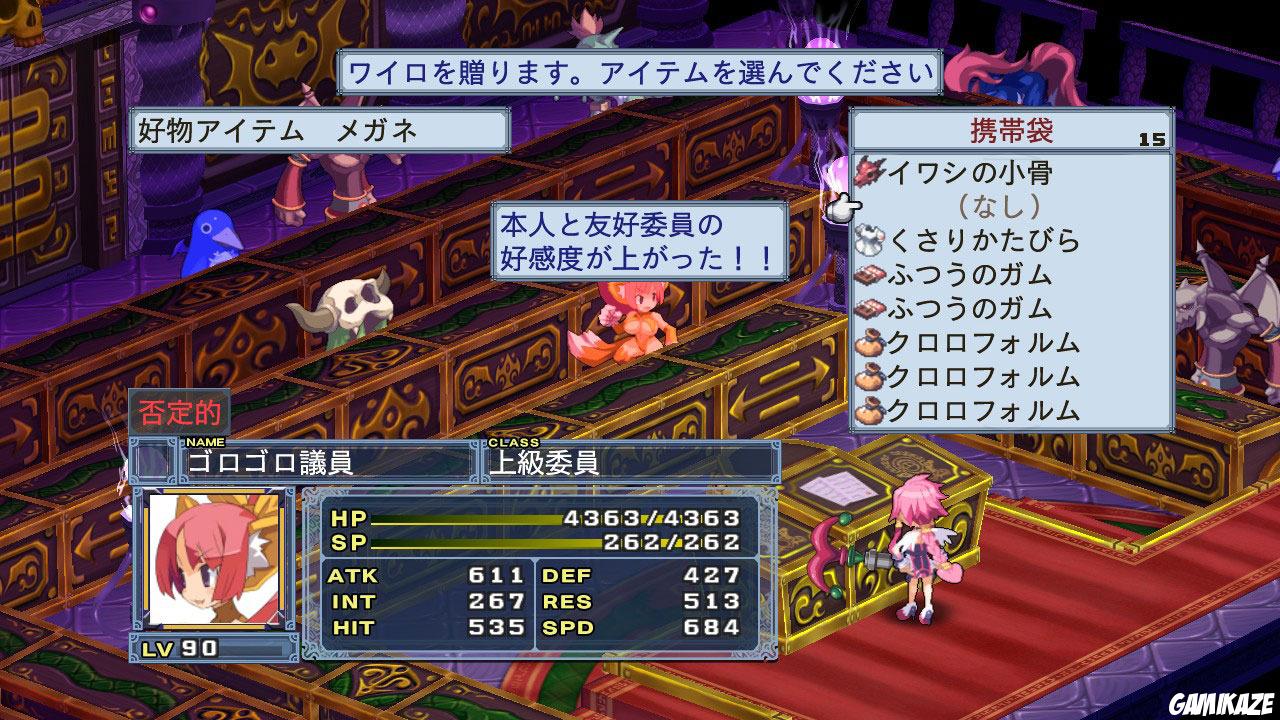The image size is (1280, 720).
Task: Select the middle クロロフォルム bottle icon
Action: (x=869, y=378)
